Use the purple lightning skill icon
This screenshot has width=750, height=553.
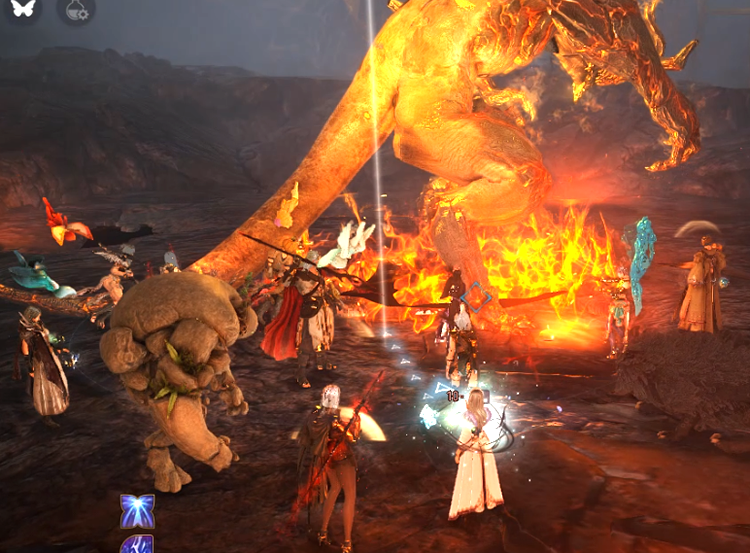[x=137, y=545]
